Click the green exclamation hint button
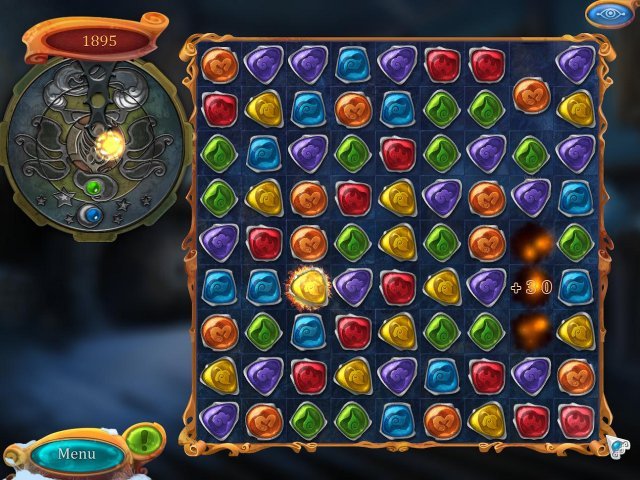 click(x=147, y=439)
